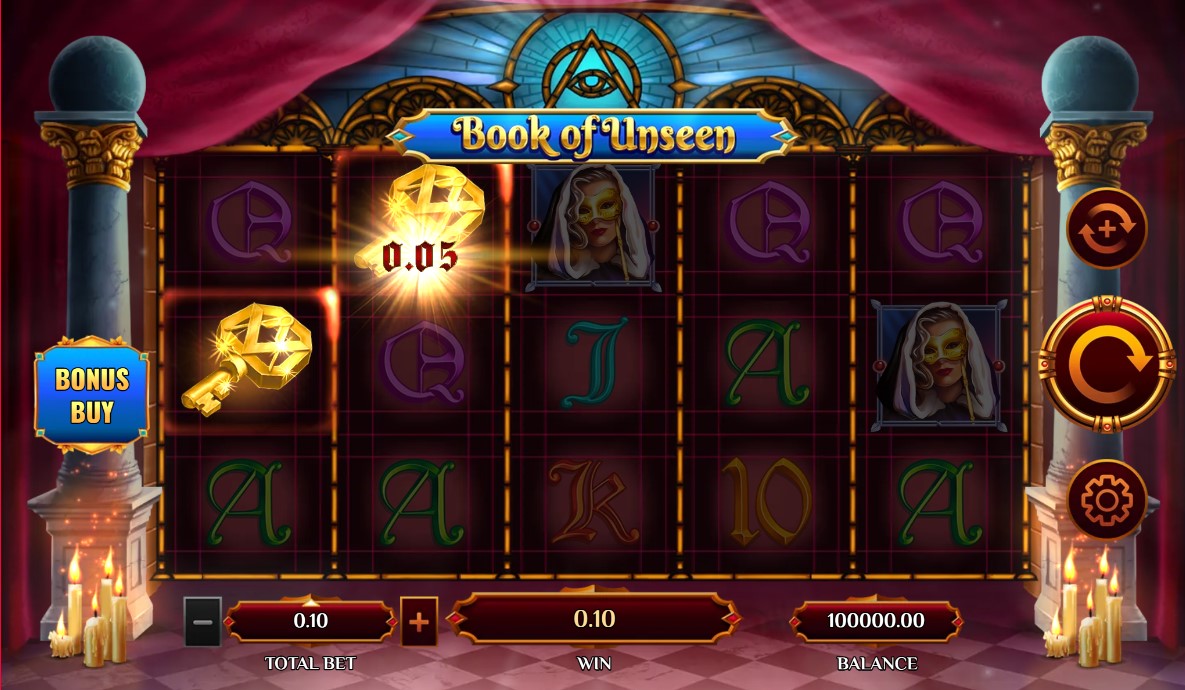Open the gear settings menu
Image resolution: width=1185 pixels, height=690 pixels.
[x=1106, y=500]
